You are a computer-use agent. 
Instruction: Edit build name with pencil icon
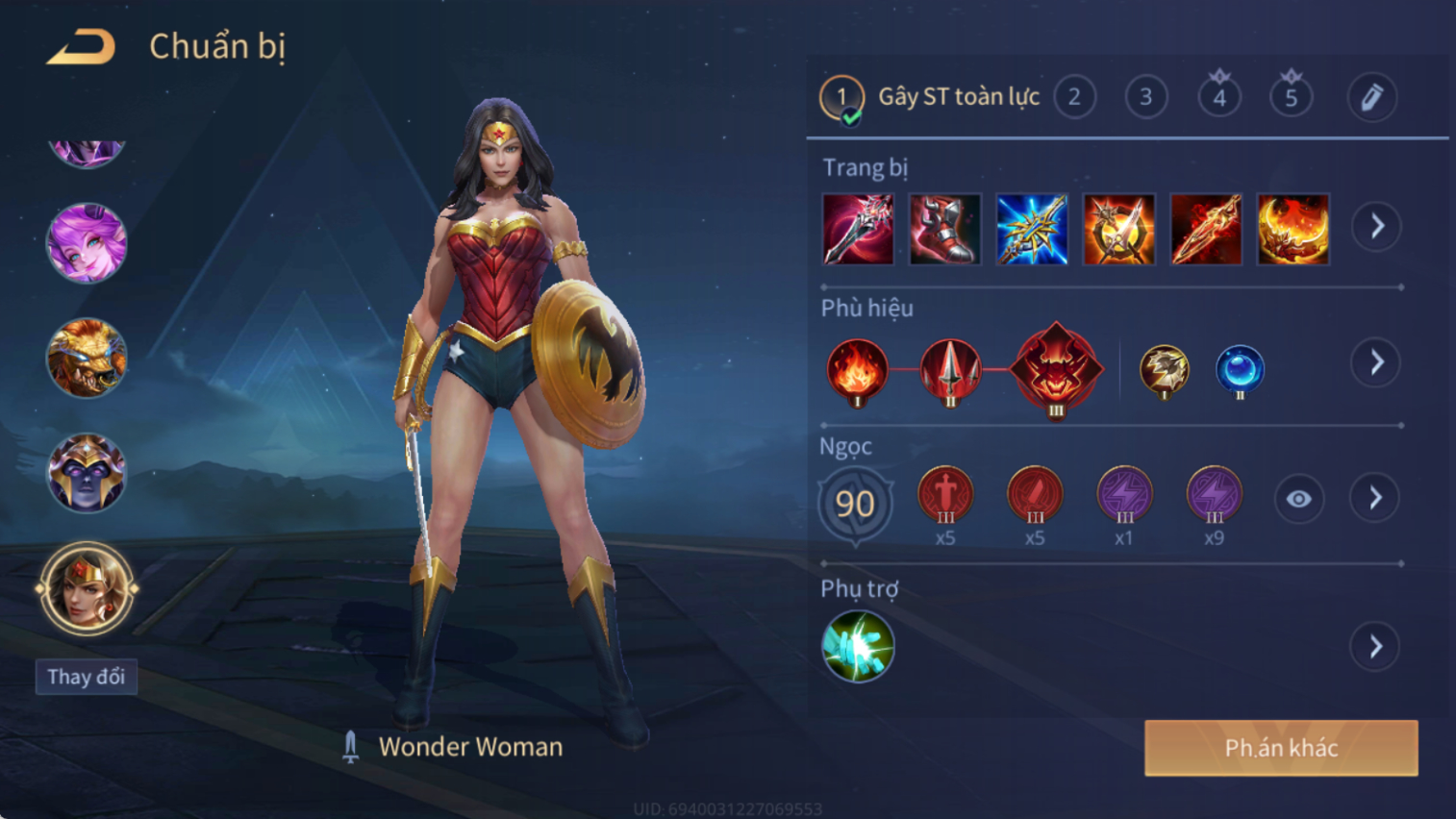click(1371, 97)
